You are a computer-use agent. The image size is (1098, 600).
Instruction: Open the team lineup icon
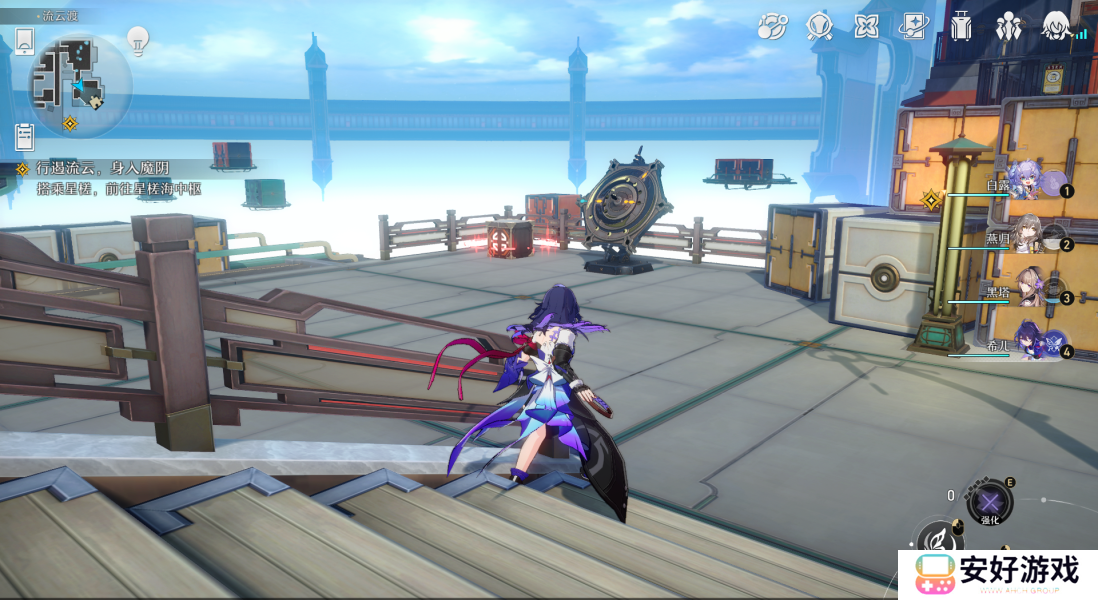click(1008, 26)
